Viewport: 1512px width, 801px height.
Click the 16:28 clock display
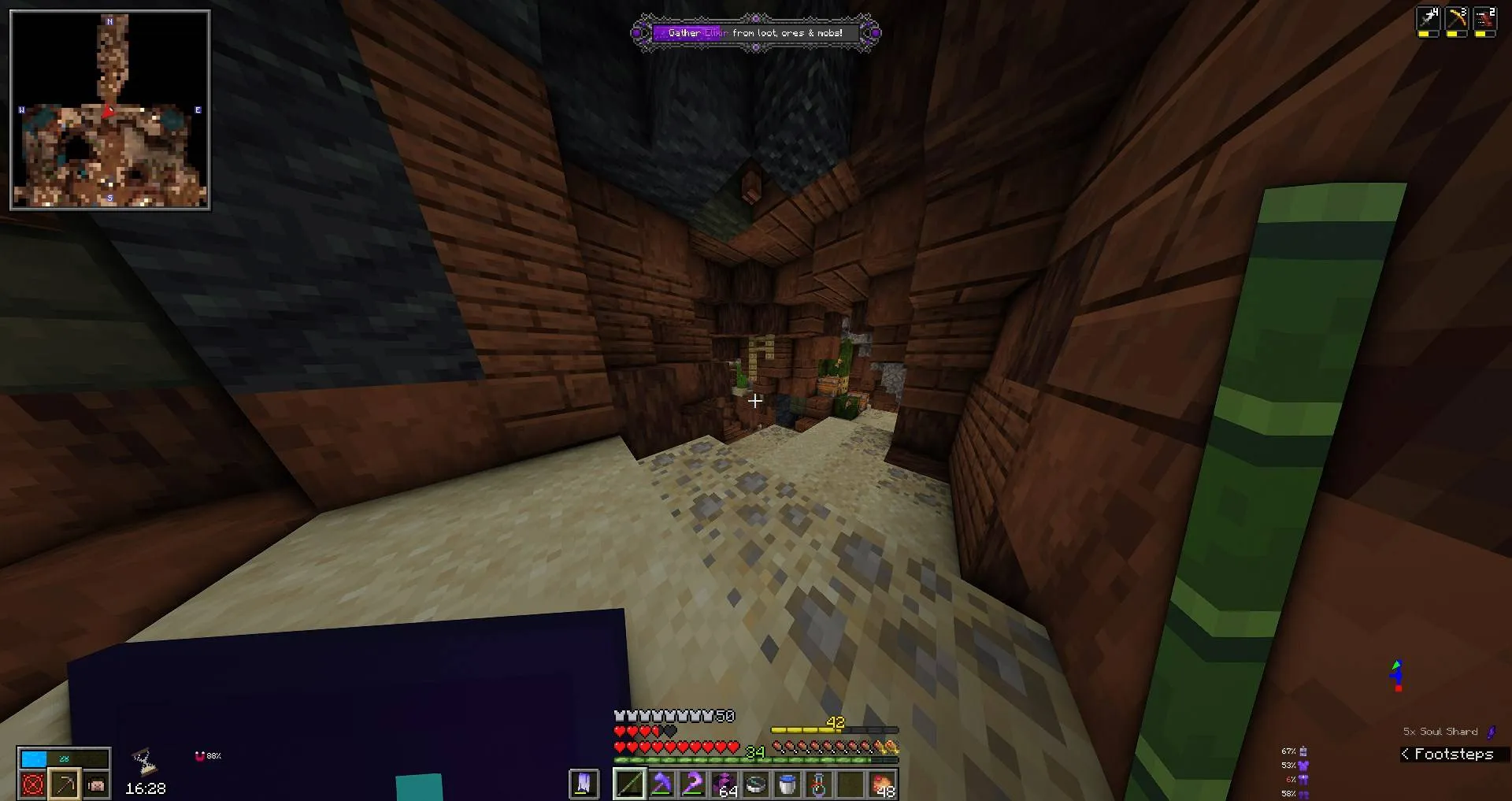tap(146, 788)
